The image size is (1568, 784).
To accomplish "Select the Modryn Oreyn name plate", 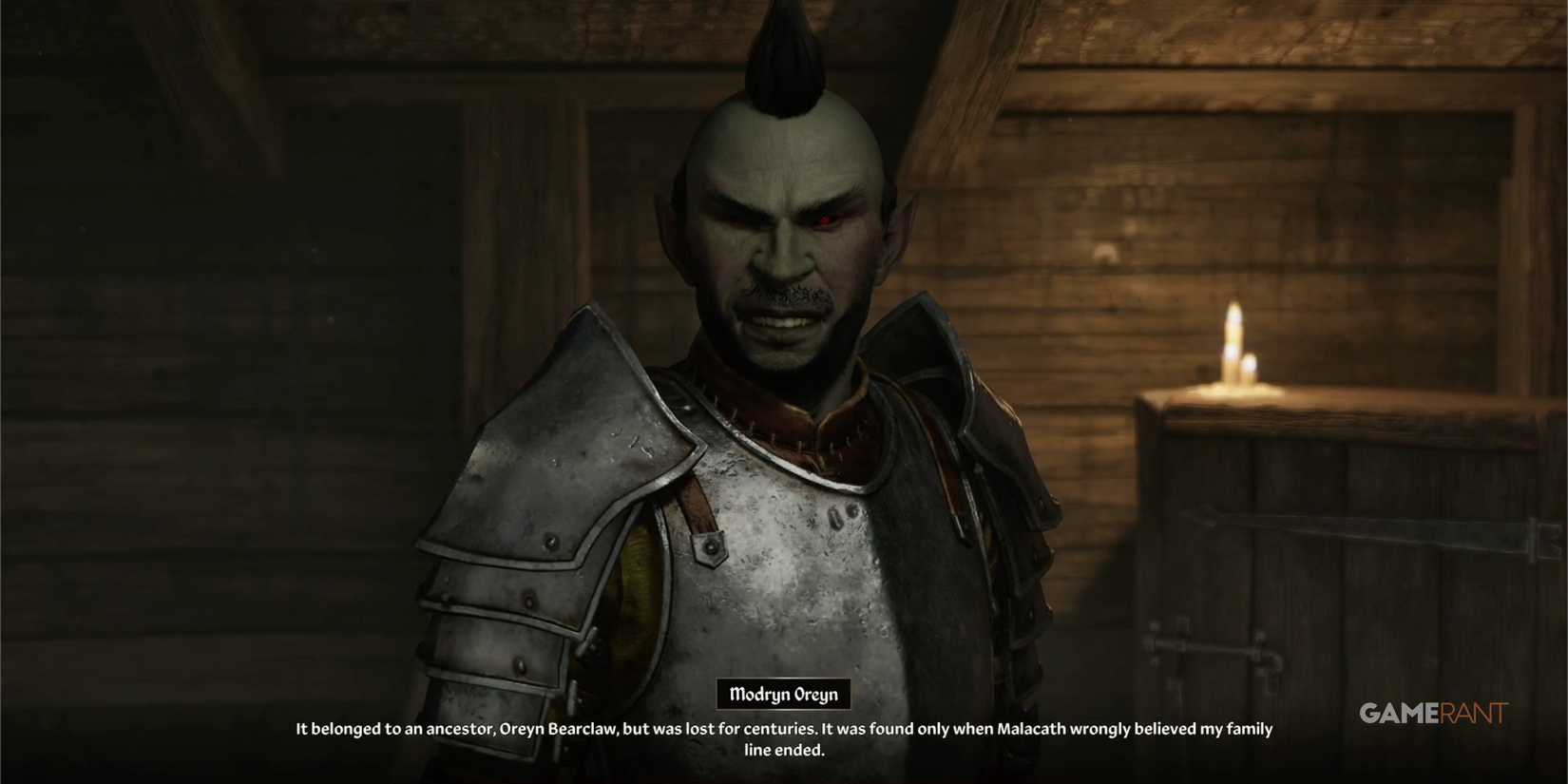I will point(785,694).
